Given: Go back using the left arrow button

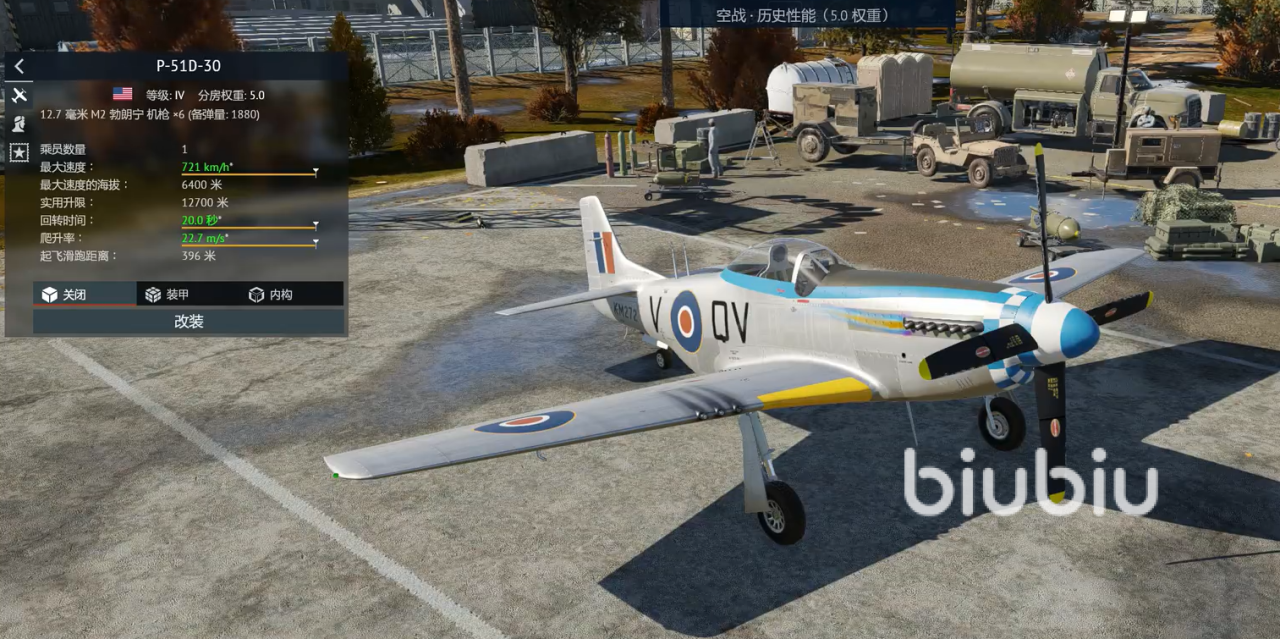Looking at the screenshot, I should [19, 67].
